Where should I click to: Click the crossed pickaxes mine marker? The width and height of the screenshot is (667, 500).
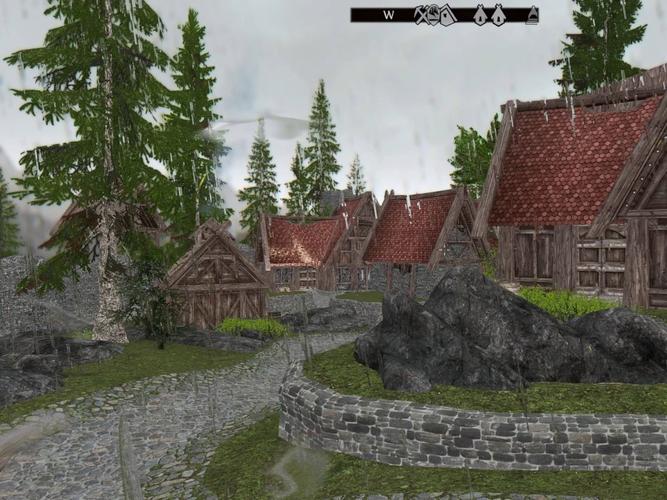[x=421, y=14]
